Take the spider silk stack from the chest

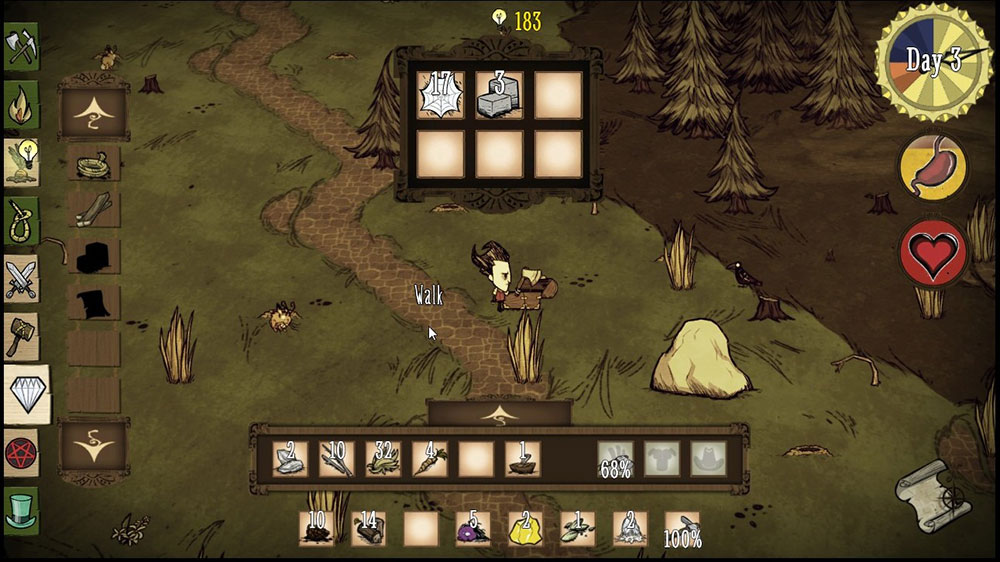point(440,96)
